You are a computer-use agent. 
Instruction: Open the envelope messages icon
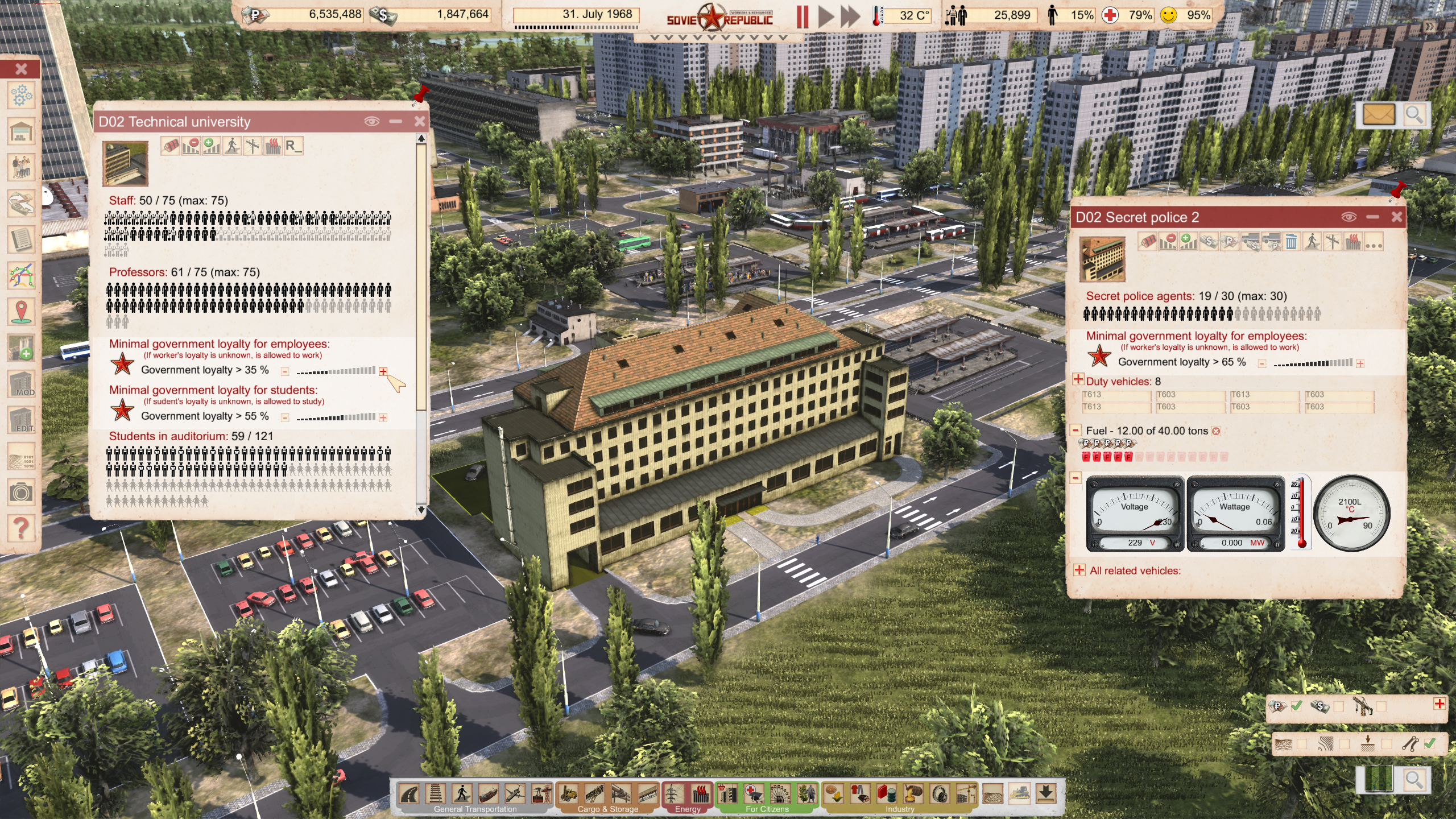click(1379, 115)
